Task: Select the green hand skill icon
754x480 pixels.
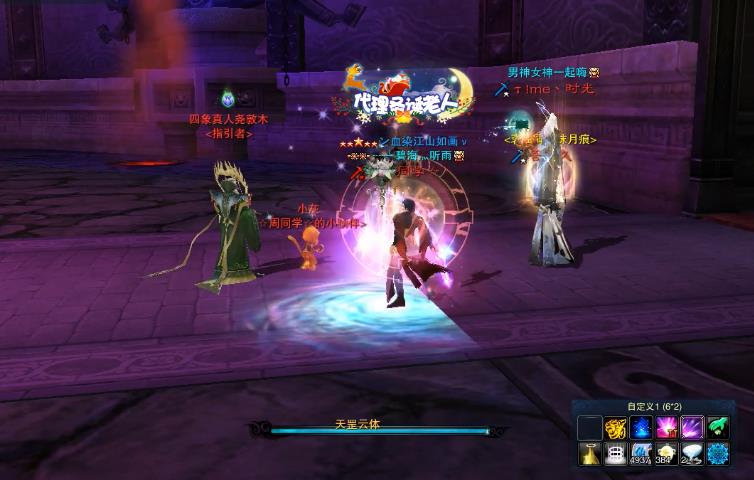Action: point(718,428)
